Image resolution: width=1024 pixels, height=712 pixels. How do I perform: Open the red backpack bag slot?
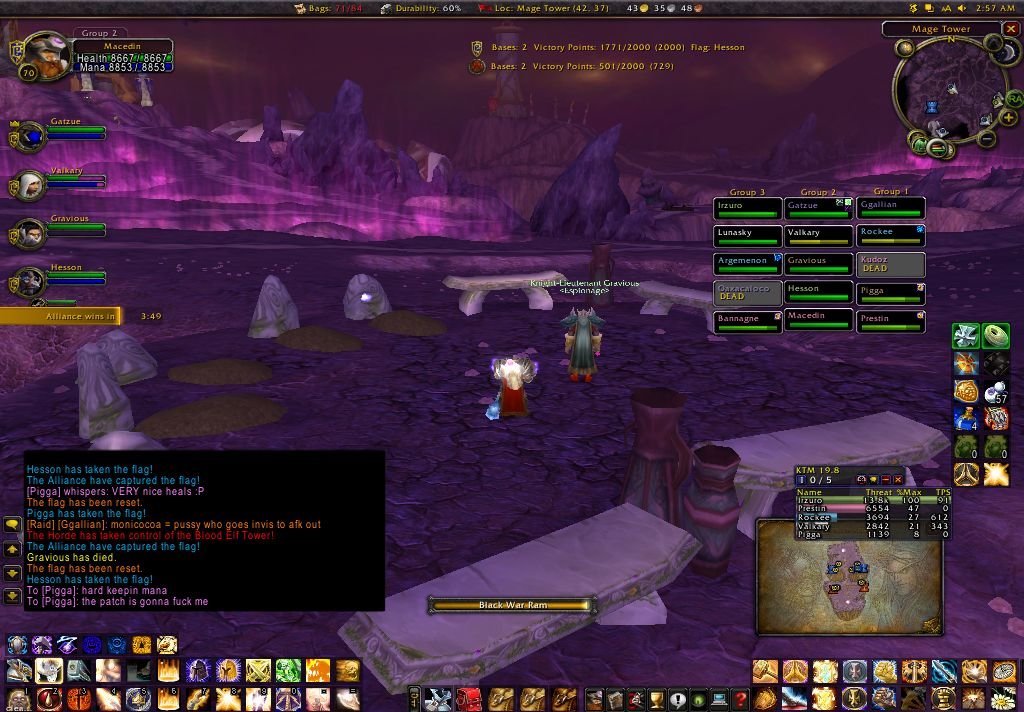click(x=468, y=698)
